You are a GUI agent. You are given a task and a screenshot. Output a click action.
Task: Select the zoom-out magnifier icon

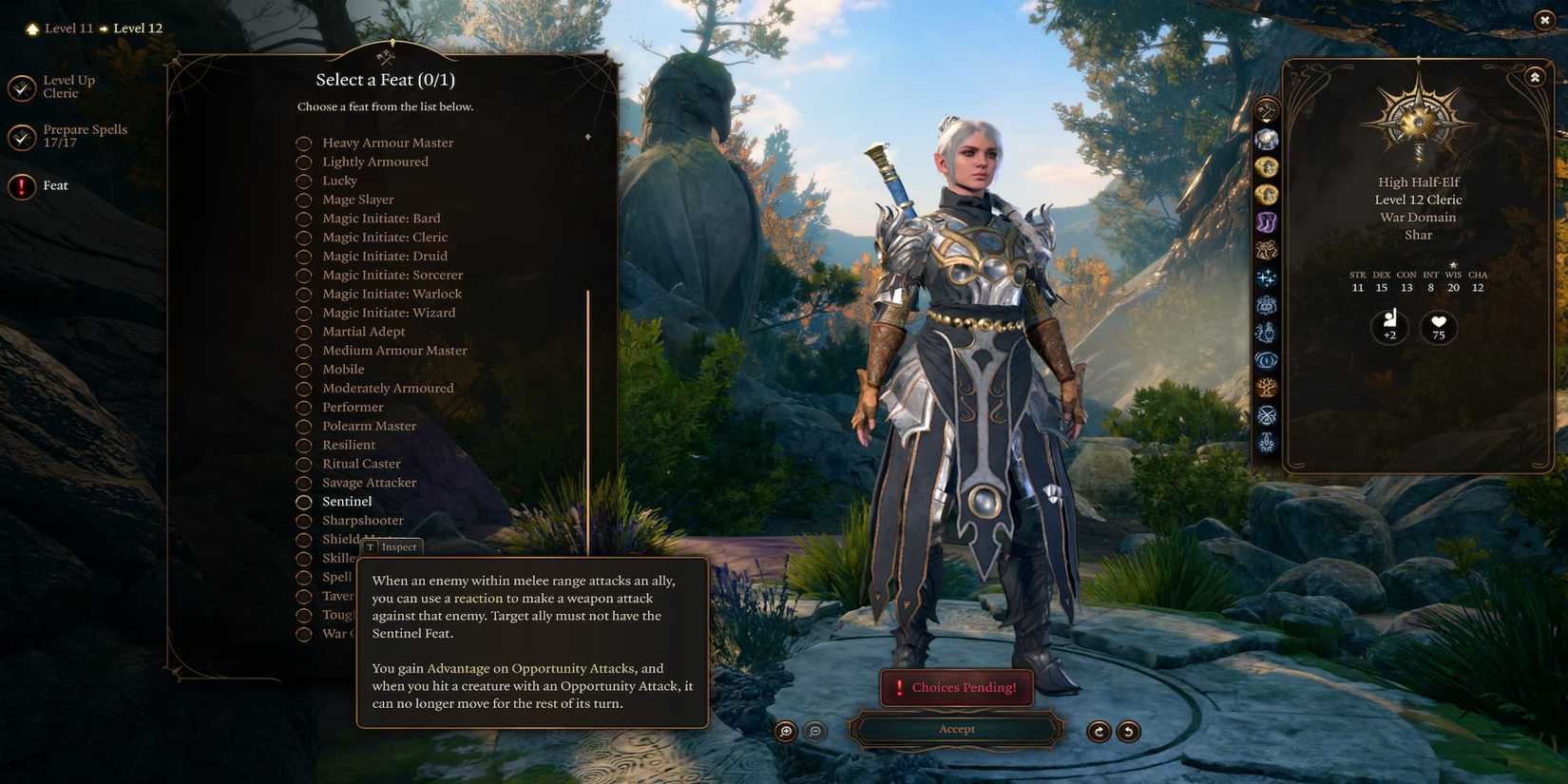(x=815, y=732)
